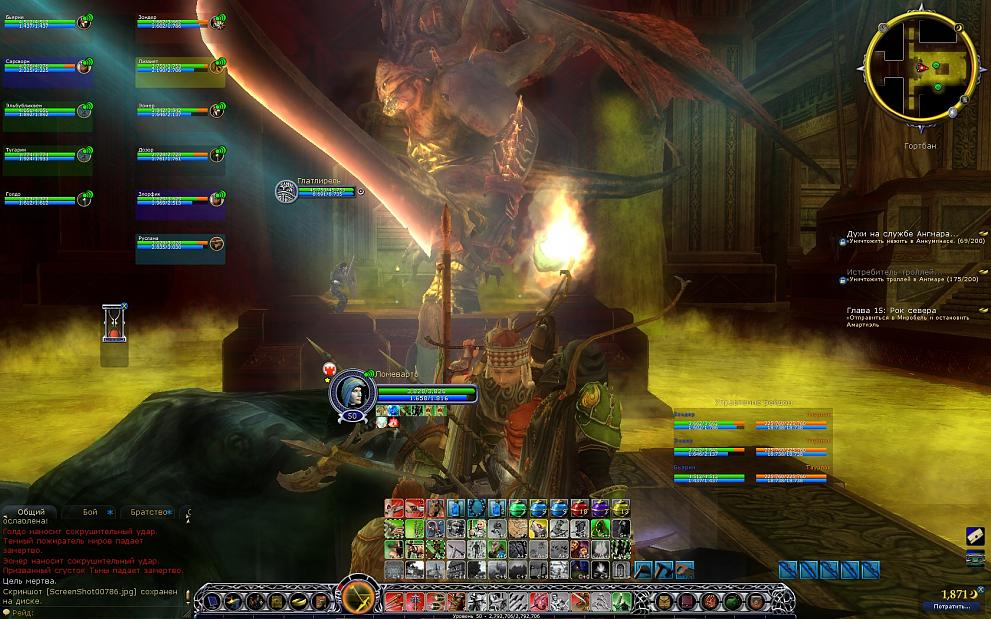Open the Бой chat tab
This screenshot has width=991, height=619.
(91, 512)
